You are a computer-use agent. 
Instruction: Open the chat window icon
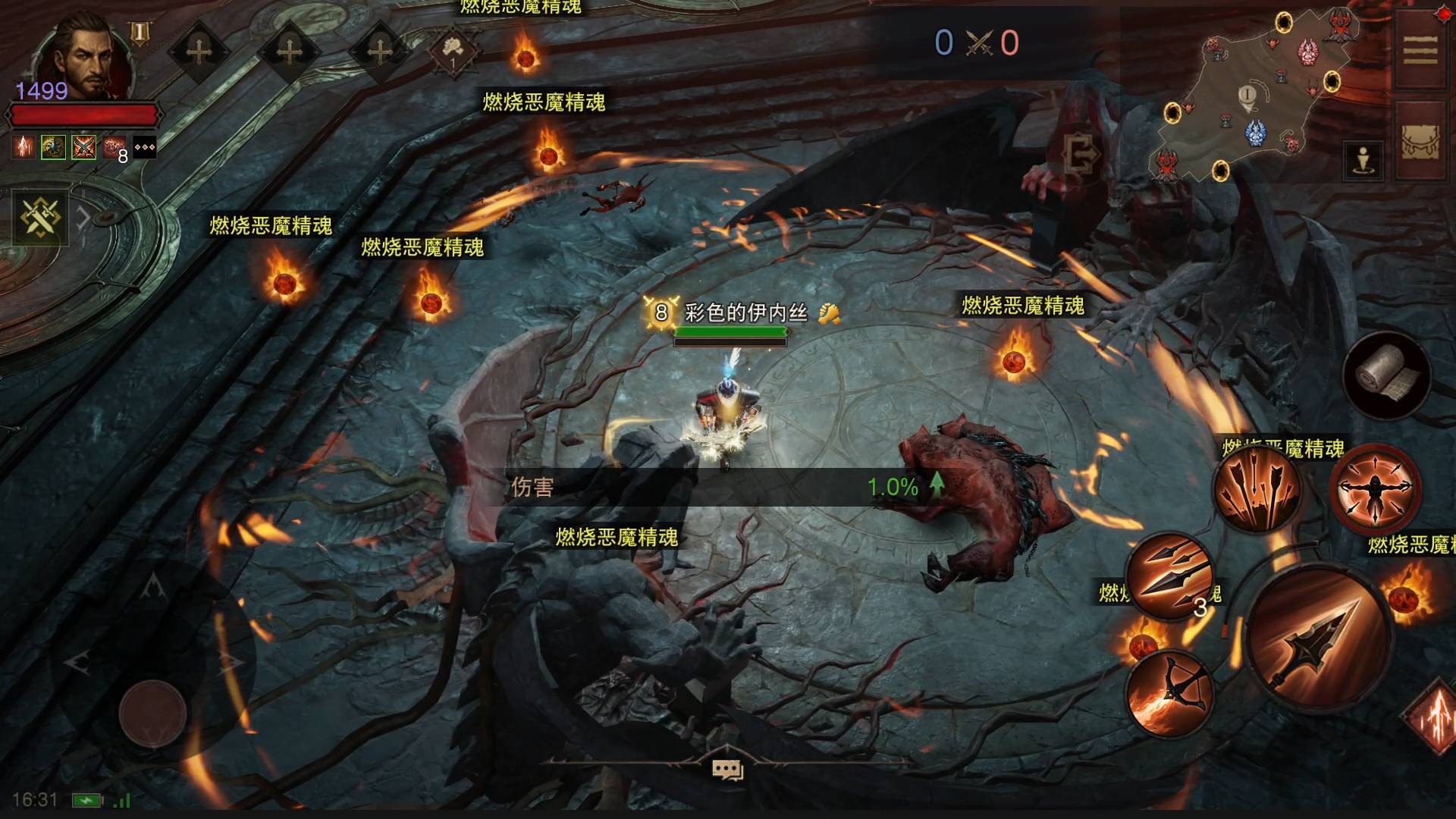726,770
